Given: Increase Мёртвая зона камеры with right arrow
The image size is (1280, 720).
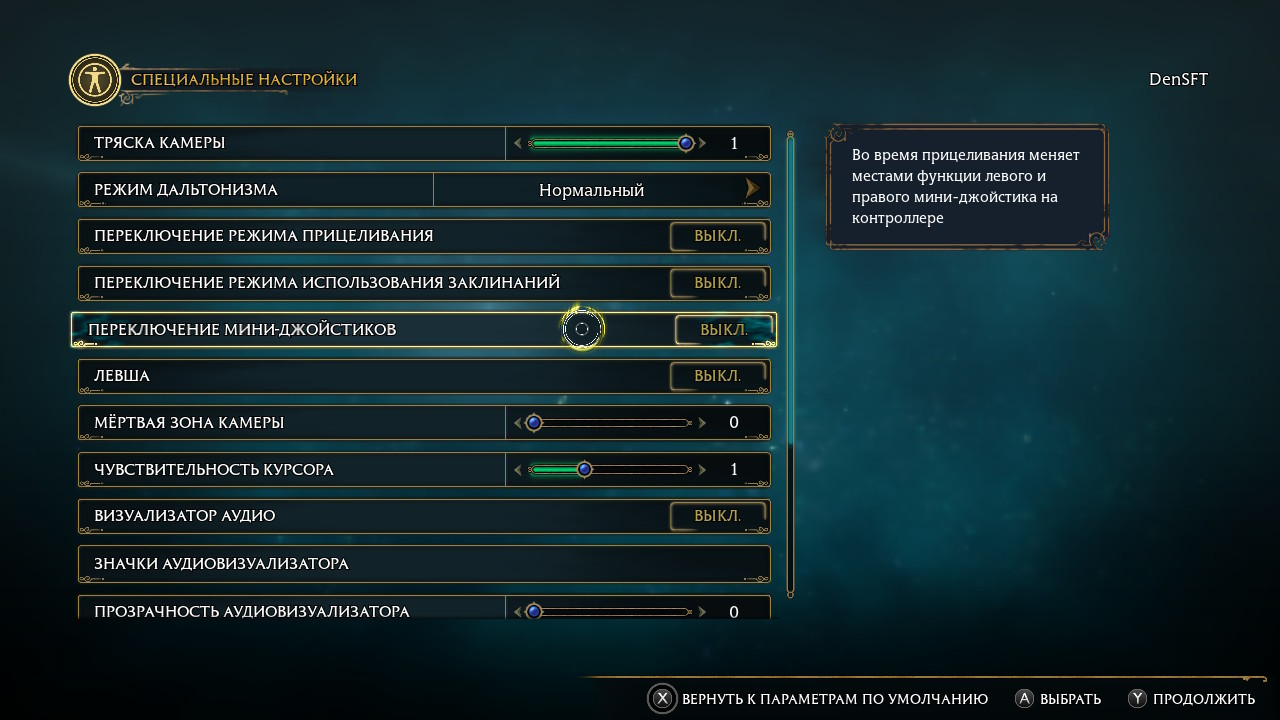Looking at the screenshot, I should 703,423.
